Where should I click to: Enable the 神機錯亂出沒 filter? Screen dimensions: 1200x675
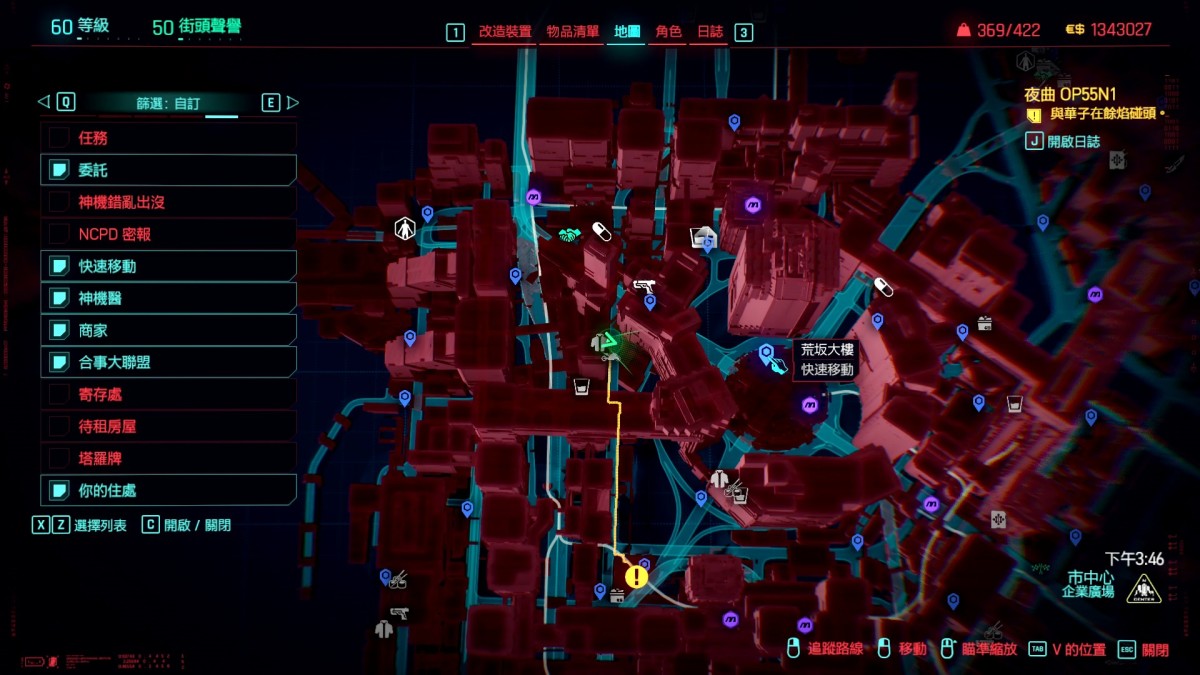point(59,202)
